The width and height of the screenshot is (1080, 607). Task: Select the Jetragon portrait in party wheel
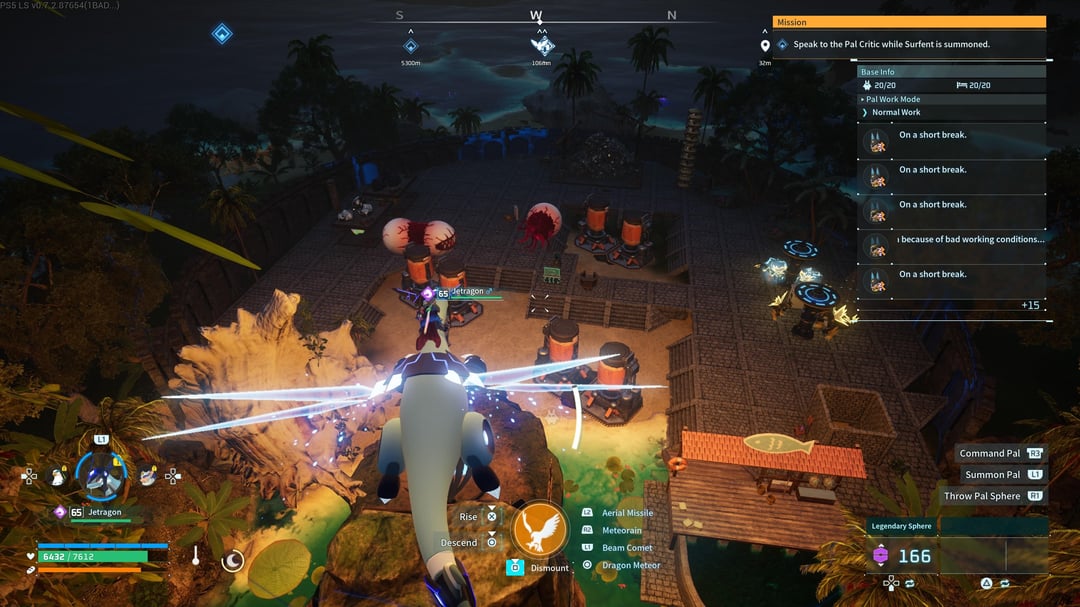[x=101, y=475]
